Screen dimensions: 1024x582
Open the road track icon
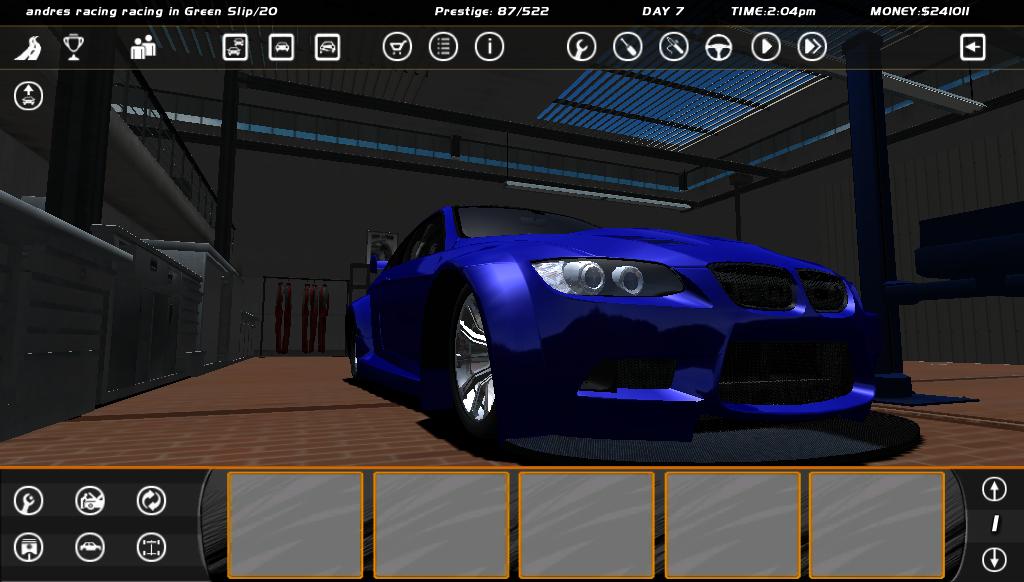click(x=28, y=47)
